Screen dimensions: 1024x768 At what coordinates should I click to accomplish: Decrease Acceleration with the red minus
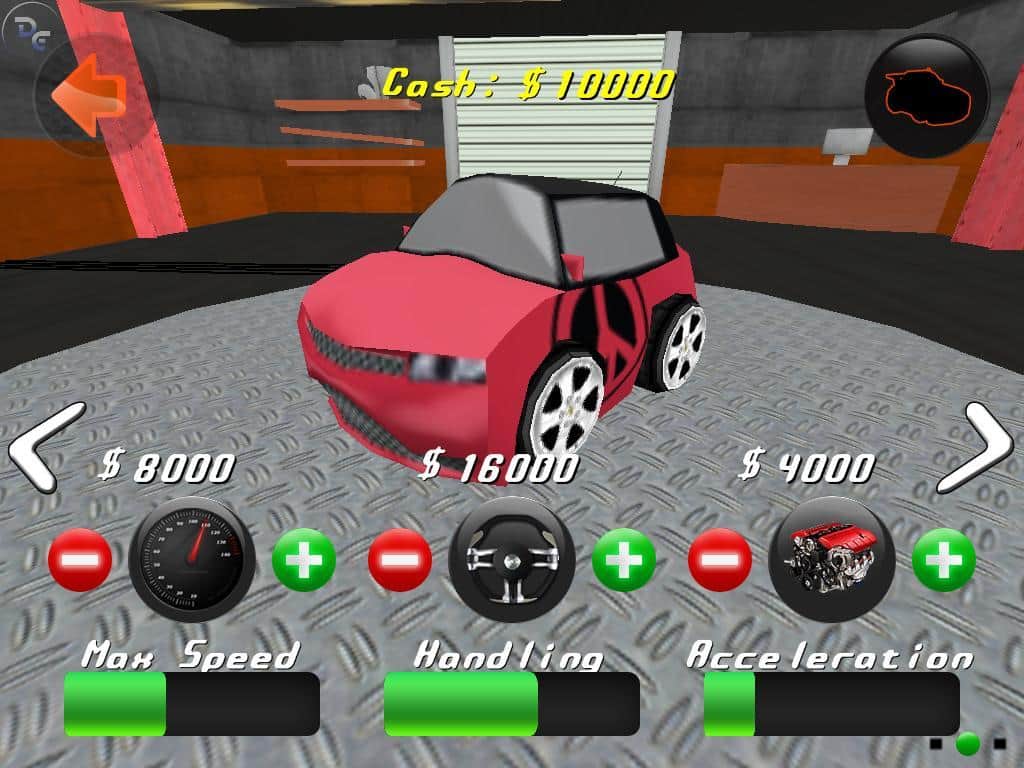(x=720, y=560)
